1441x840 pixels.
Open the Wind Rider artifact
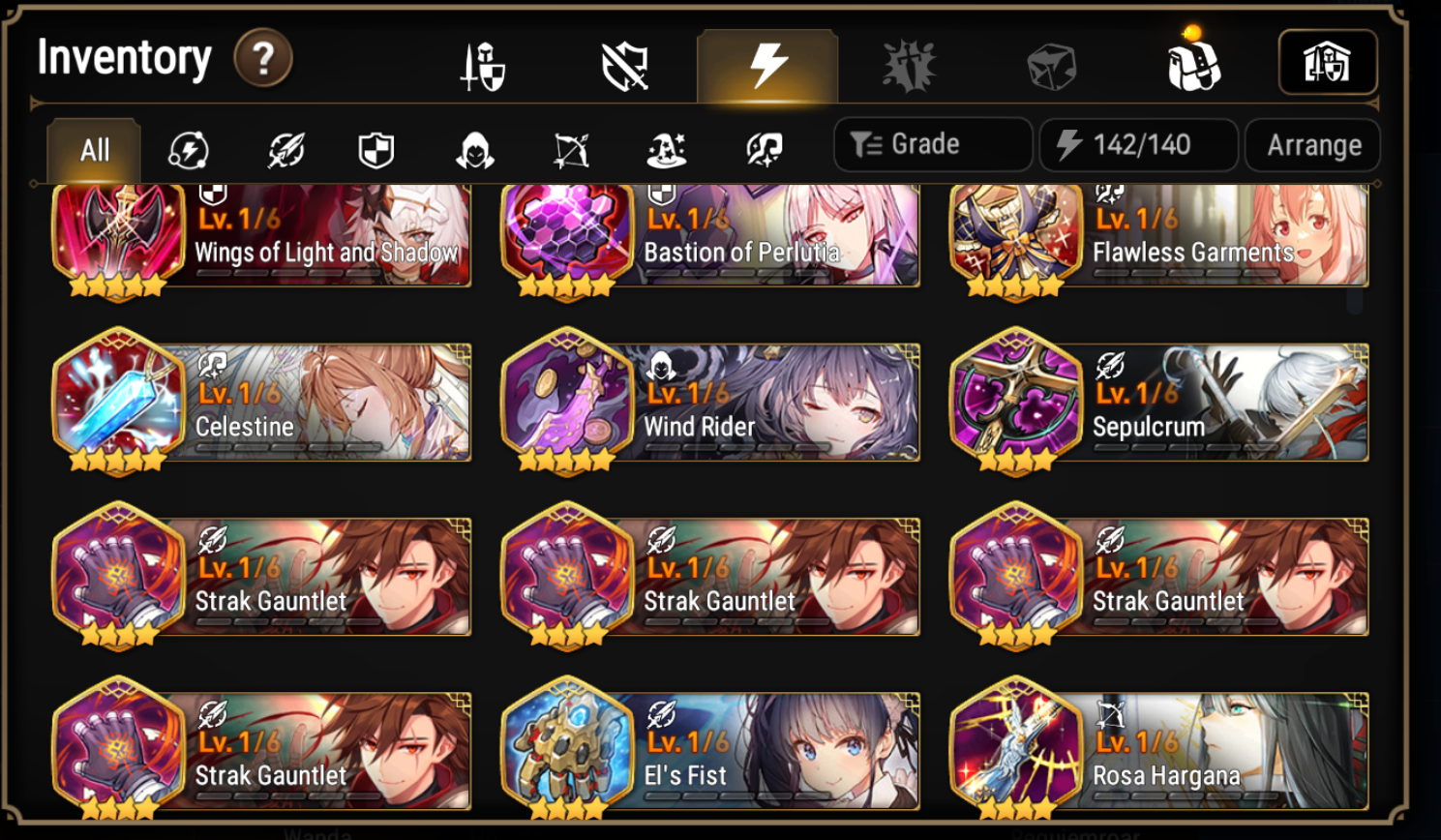(709, 402)
